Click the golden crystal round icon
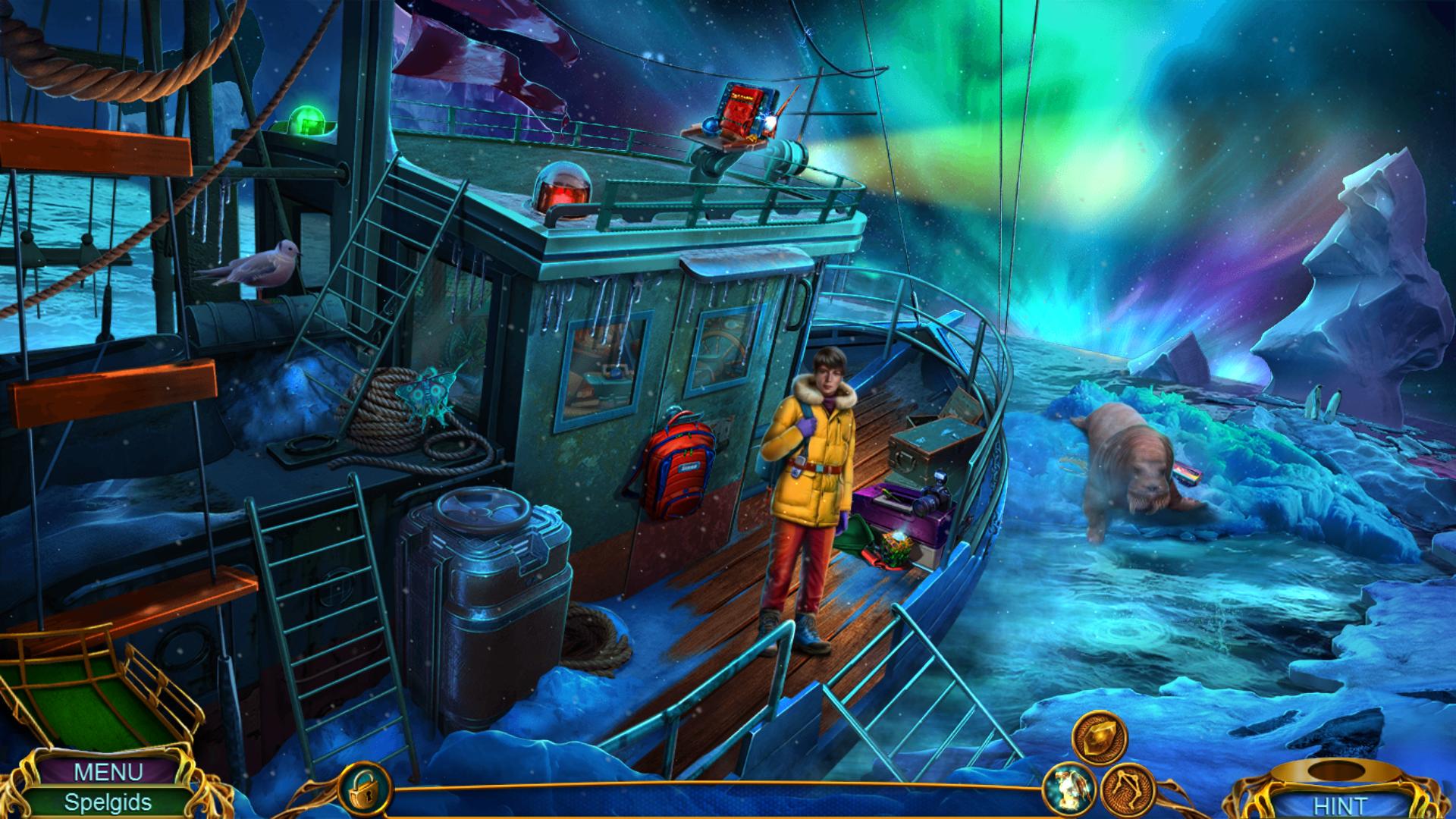Viewport: 1456px width, 819px height. 1099,737
